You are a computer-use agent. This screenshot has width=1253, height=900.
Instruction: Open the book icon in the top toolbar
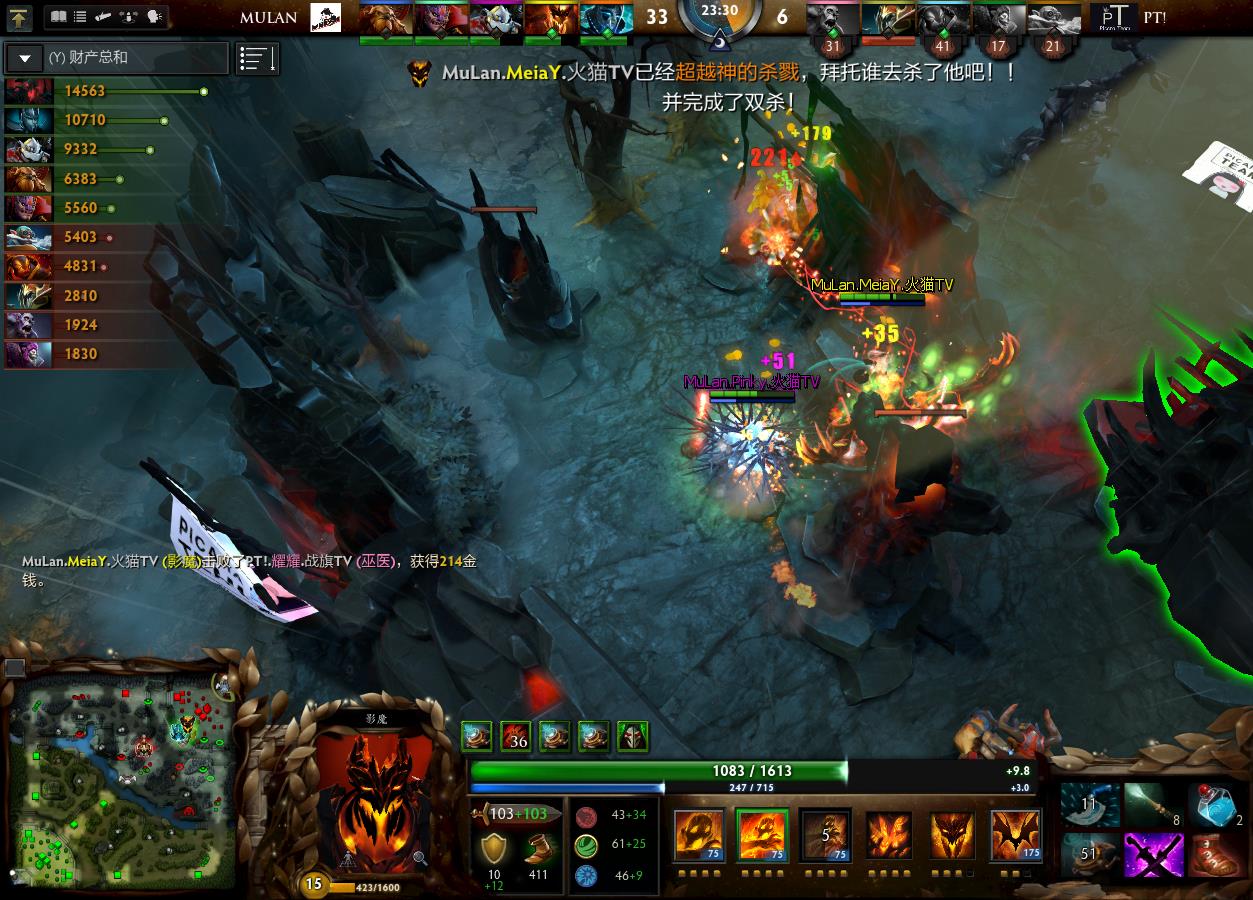pos(58,17)
